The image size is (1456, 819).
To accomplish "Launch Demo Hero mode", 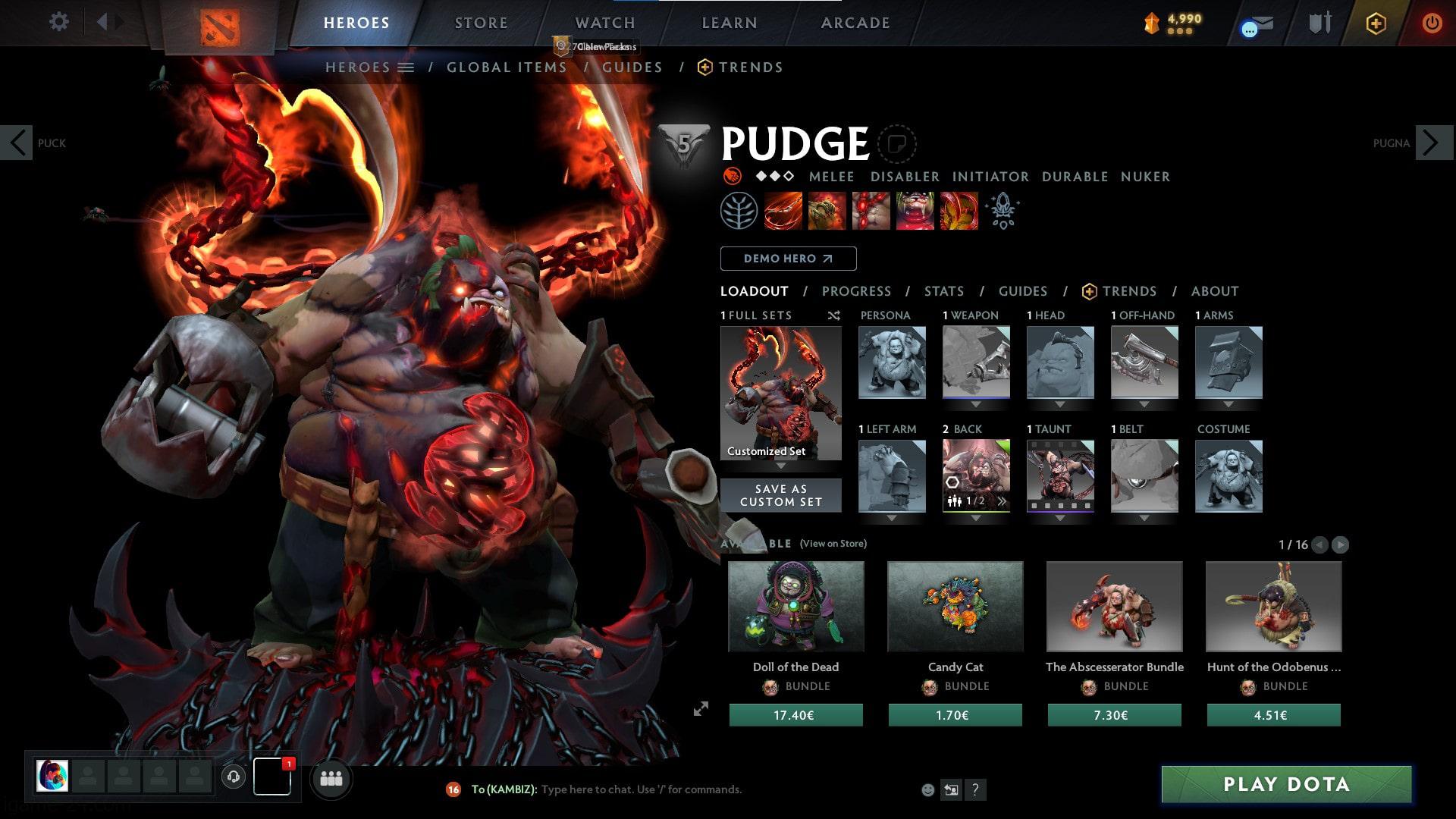I will click(x=788, y=259).
